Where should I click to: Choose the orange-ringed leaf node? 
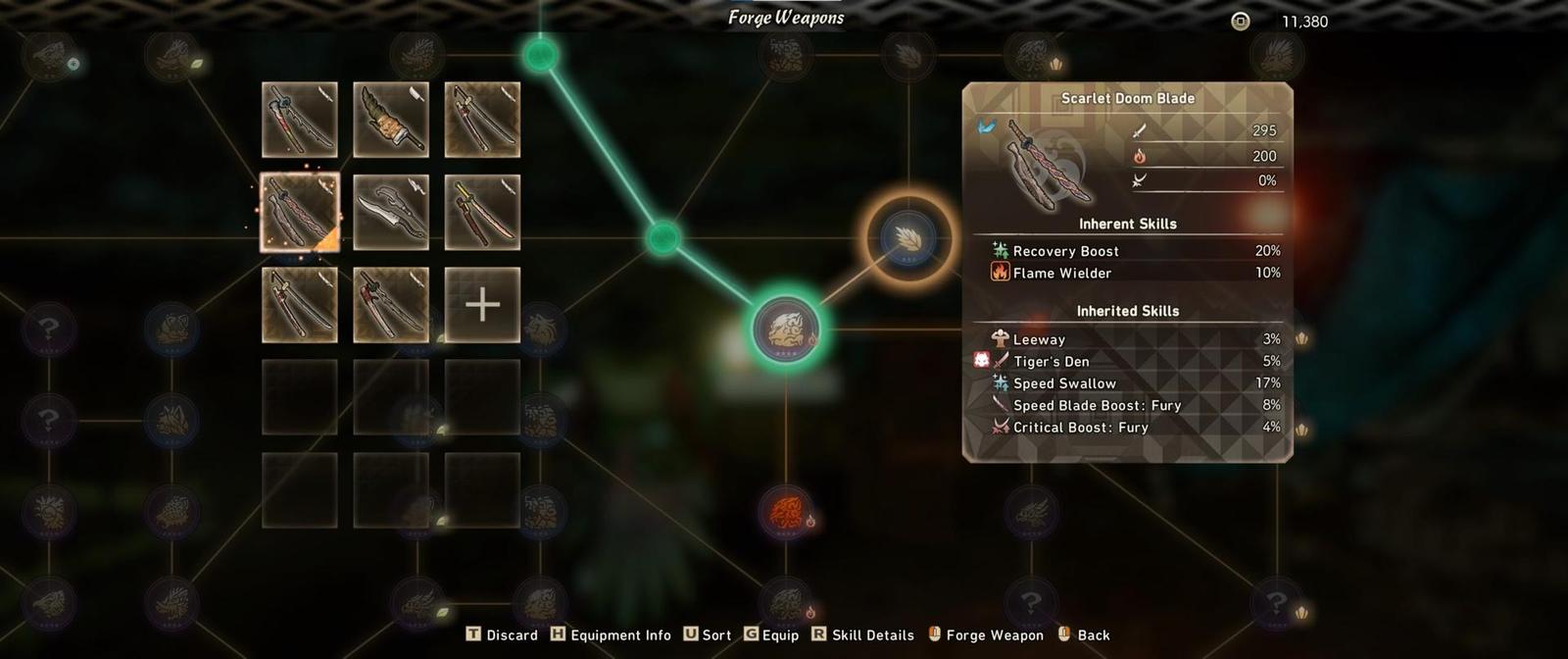coord(907,238)
